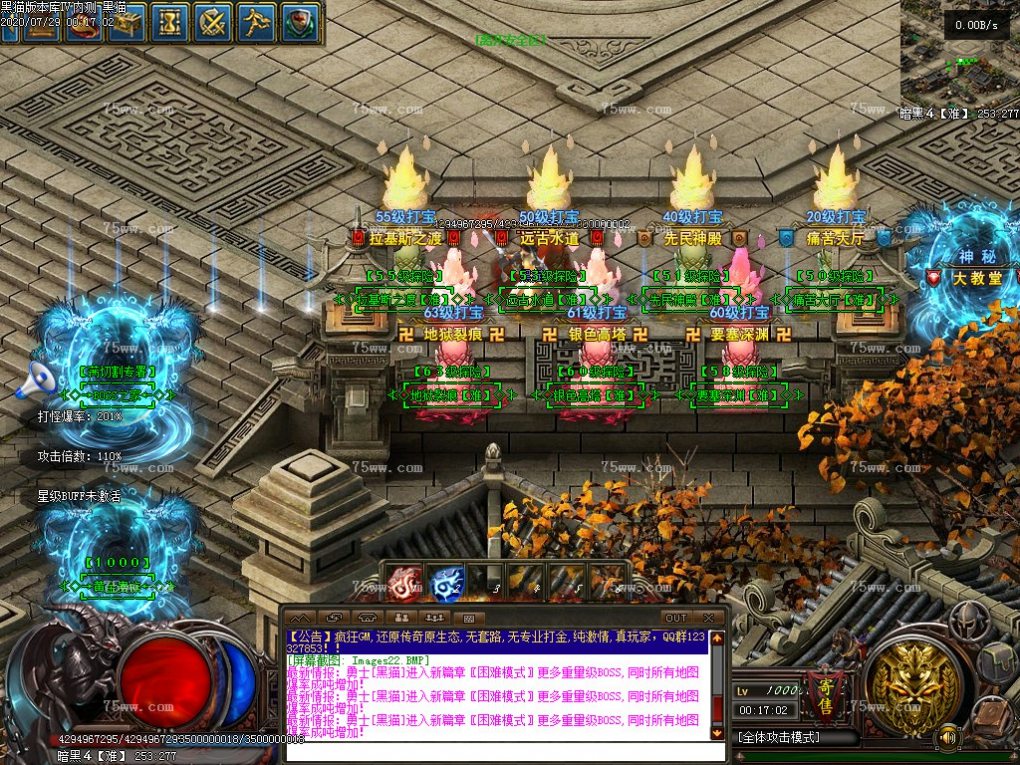Switch the 全体攻击模式 attack mode label

[x=780, y=738]
